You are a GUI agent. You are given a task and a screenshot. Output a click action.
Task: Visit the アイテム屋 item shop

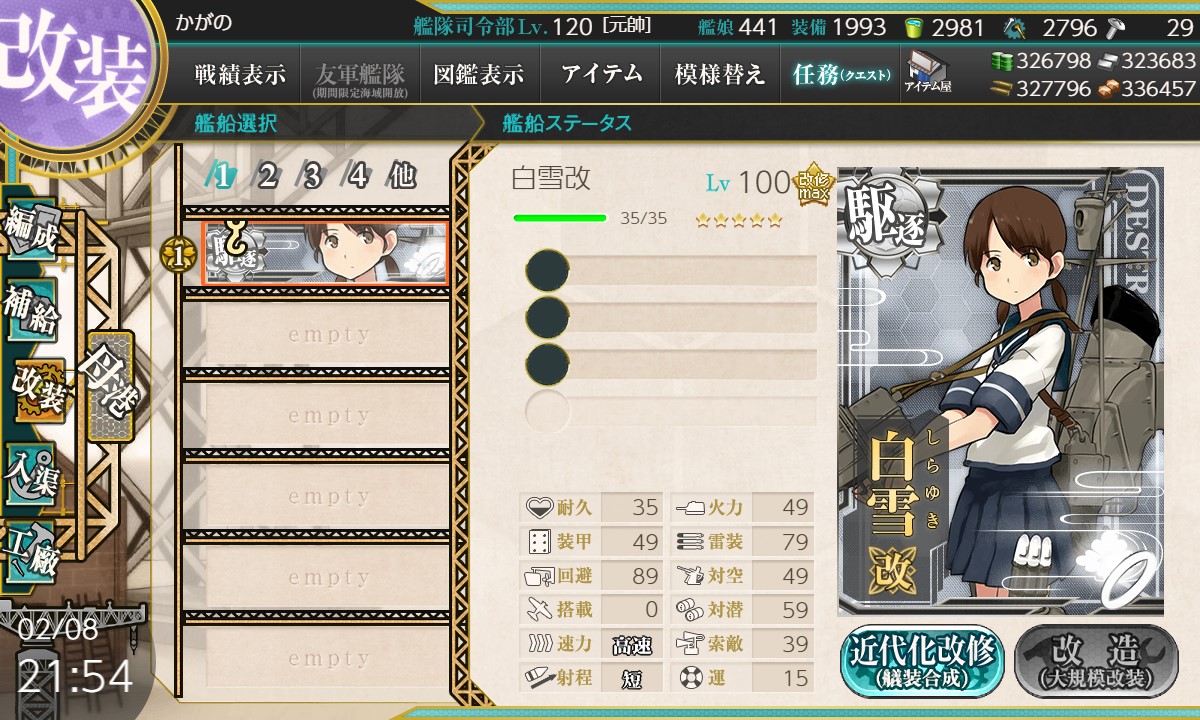[x=927, y=72]
